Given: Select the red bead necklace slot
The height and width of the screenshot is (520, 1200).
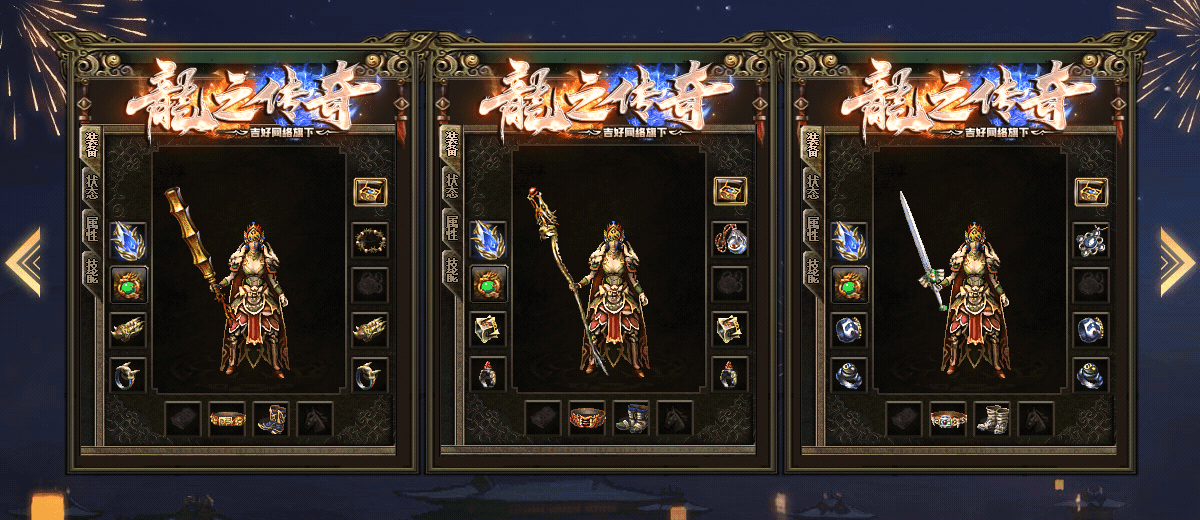Looking at the screenshot, I should click(730, 240).
